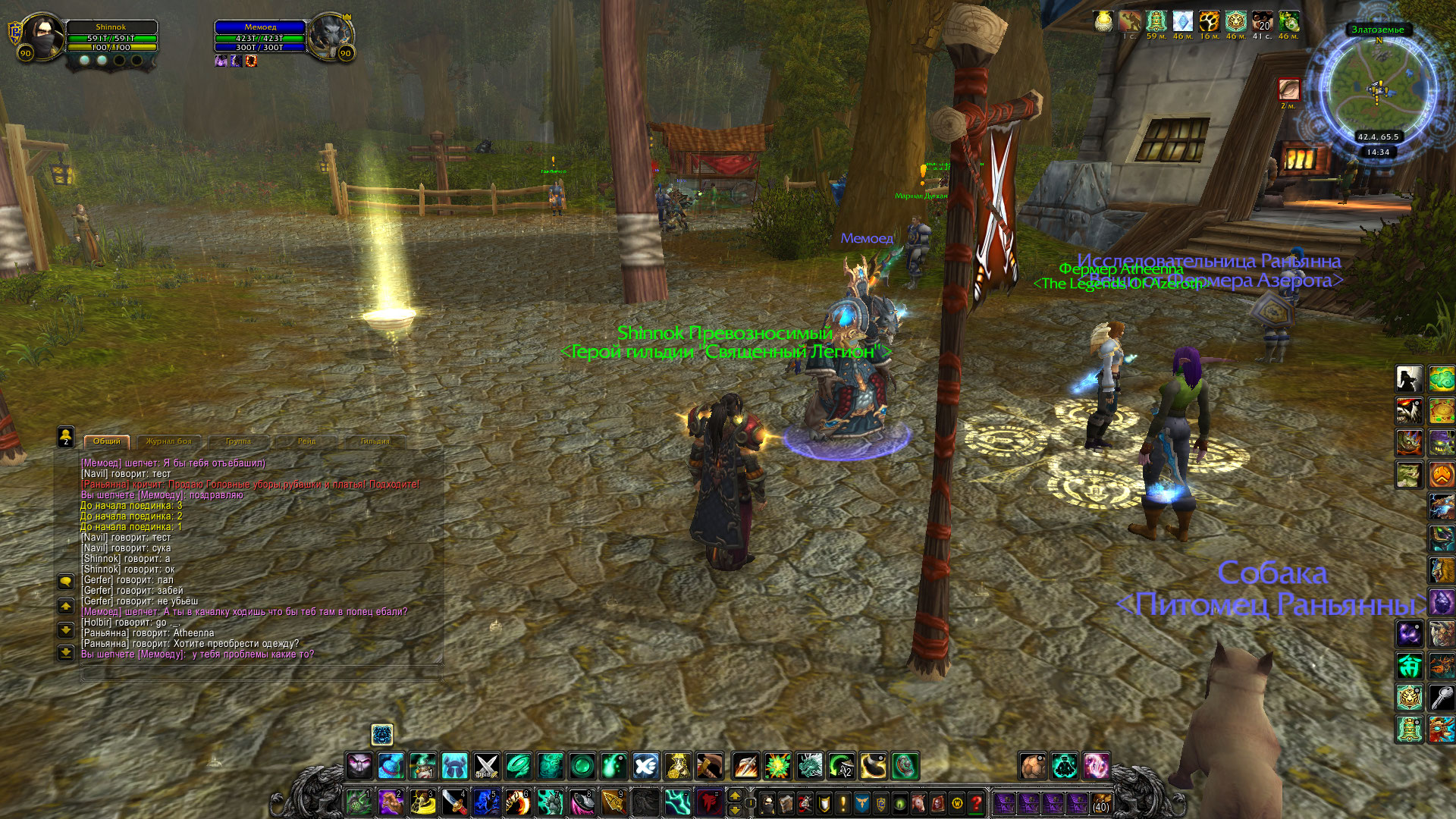Click the paw print buff icon

coord(1209,21)
